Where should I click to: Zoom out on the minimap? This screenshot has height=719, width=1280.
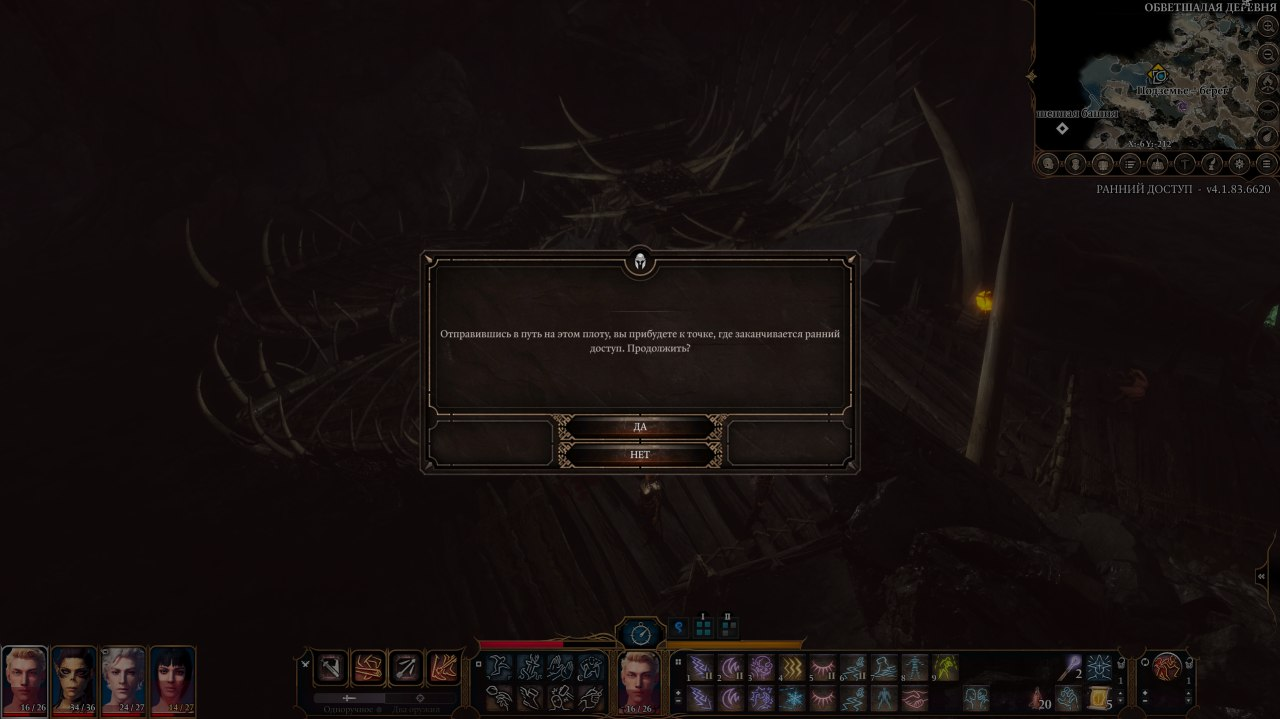[x=1268, y=56]
